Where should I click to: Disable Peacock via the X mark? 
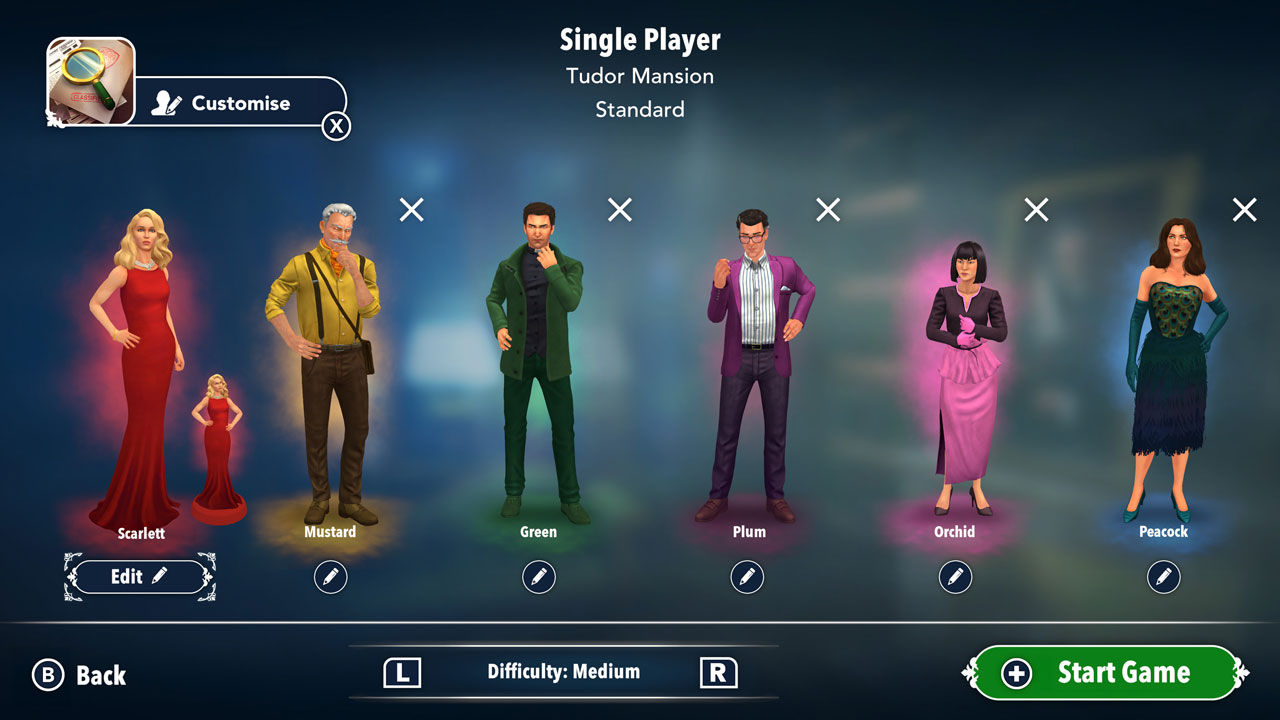click(x=1243, y=210)
